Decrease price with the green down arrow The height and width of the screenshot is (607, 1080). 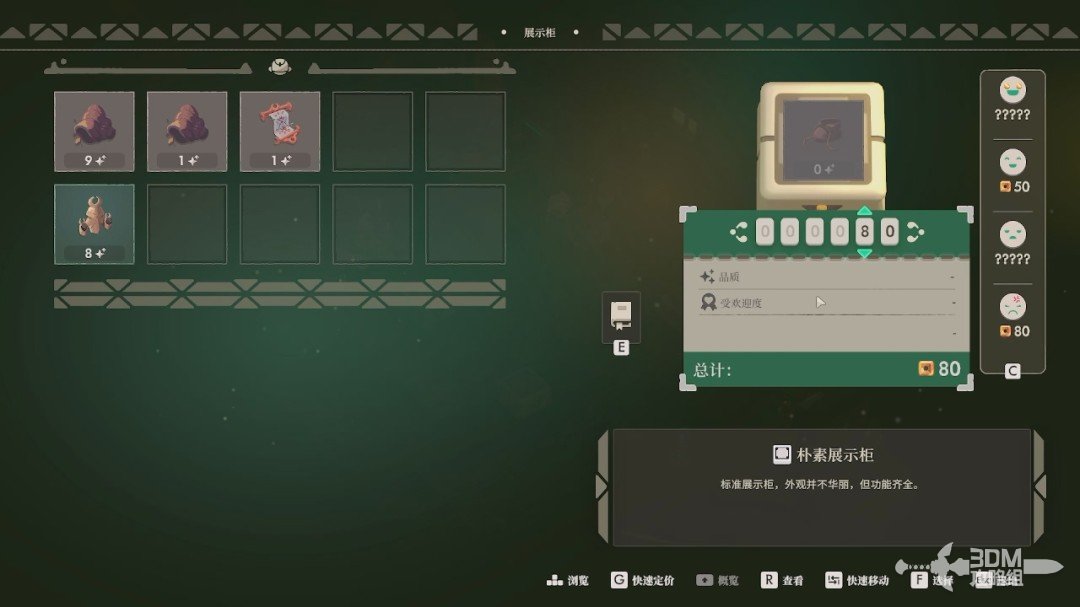pyautogui.click(x=864, y=253)
